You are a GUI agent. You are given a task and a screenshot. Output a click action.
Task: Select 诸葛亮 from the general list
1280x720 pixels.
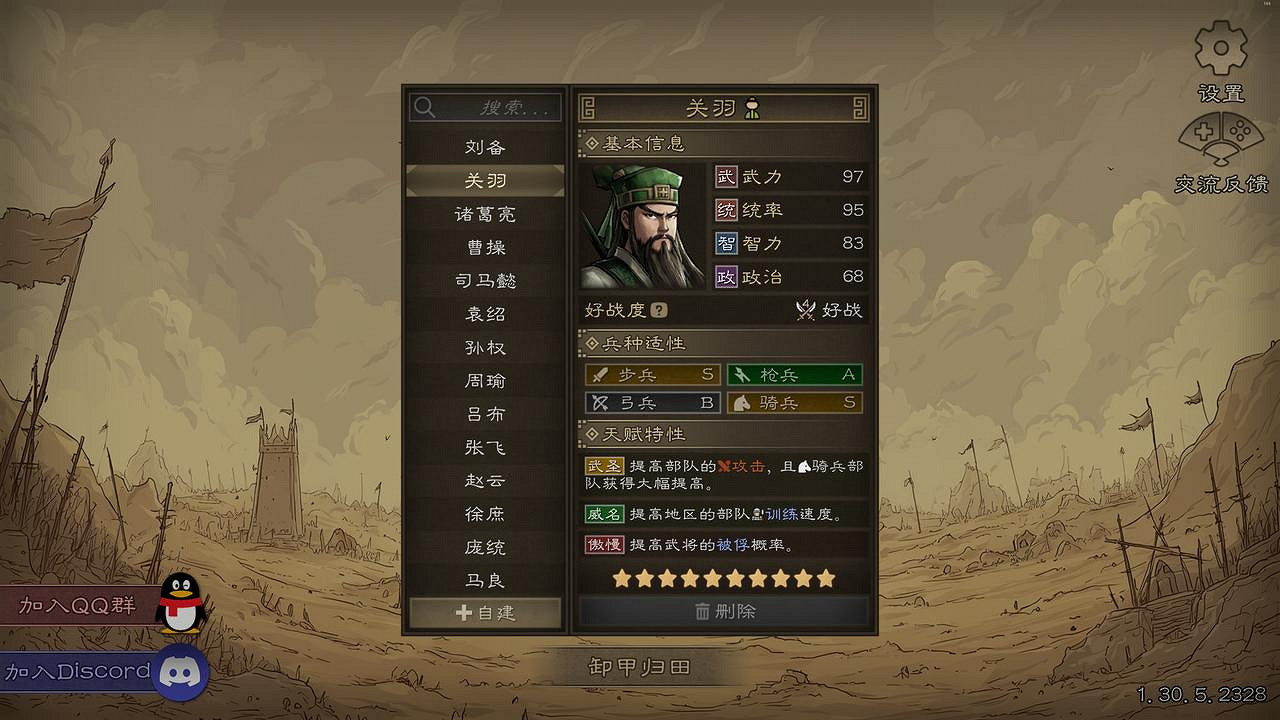click(x=484, y=214)
